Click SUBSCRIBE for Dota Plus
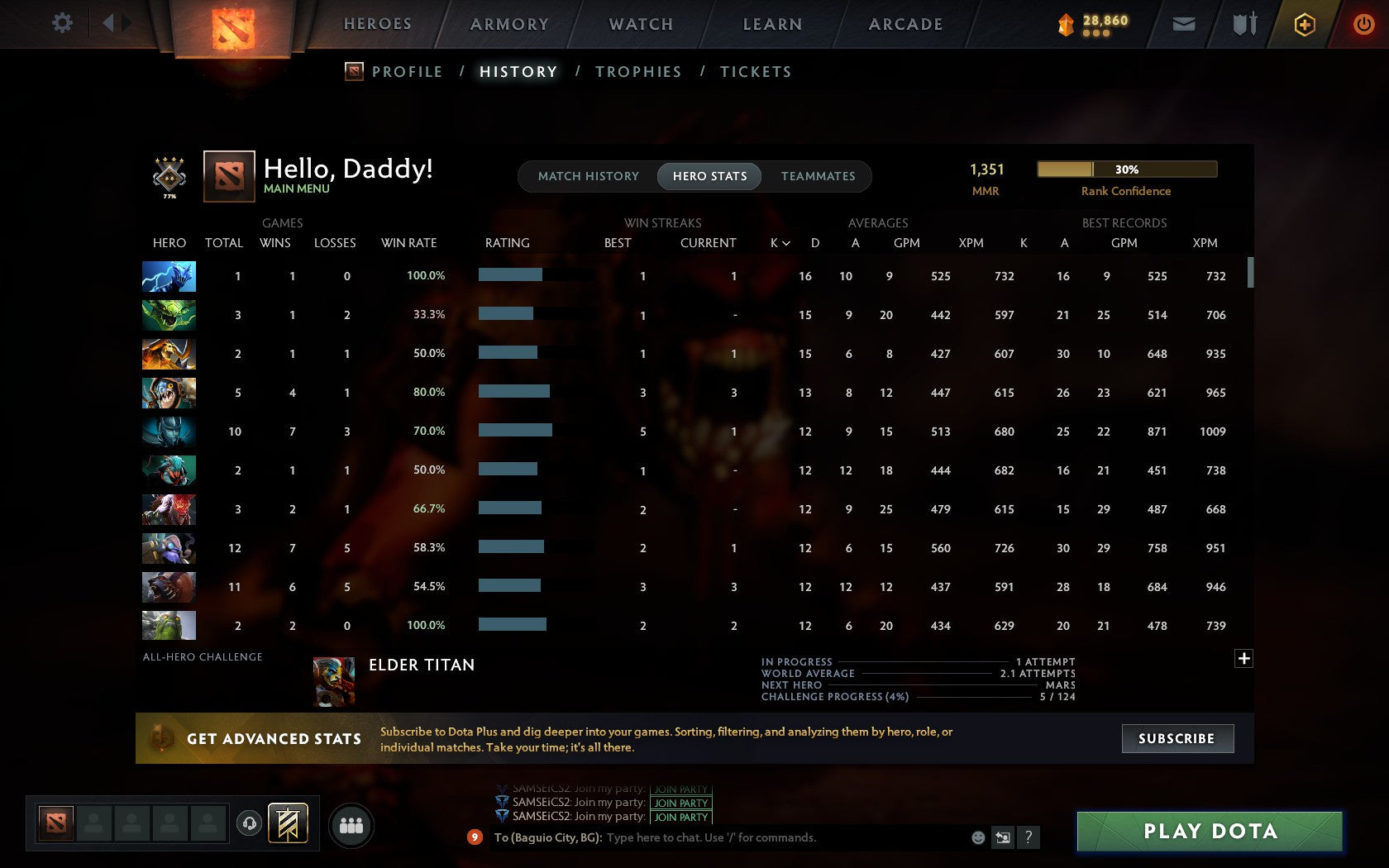This screenshot has height=868, width=1389. (1177, 738)
